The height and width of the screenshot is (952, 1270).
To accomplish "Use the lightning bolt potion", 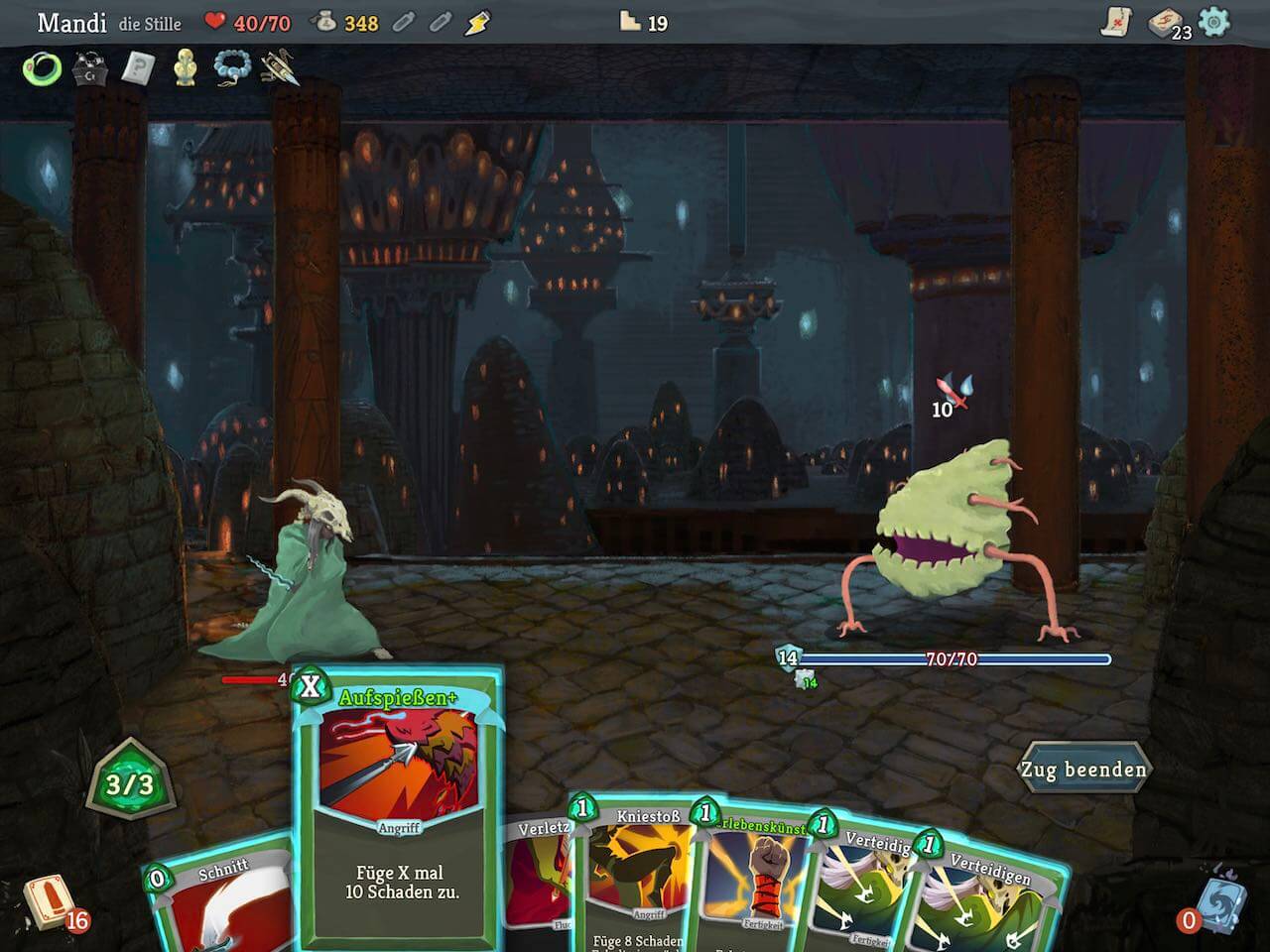I will coord(478,22).
